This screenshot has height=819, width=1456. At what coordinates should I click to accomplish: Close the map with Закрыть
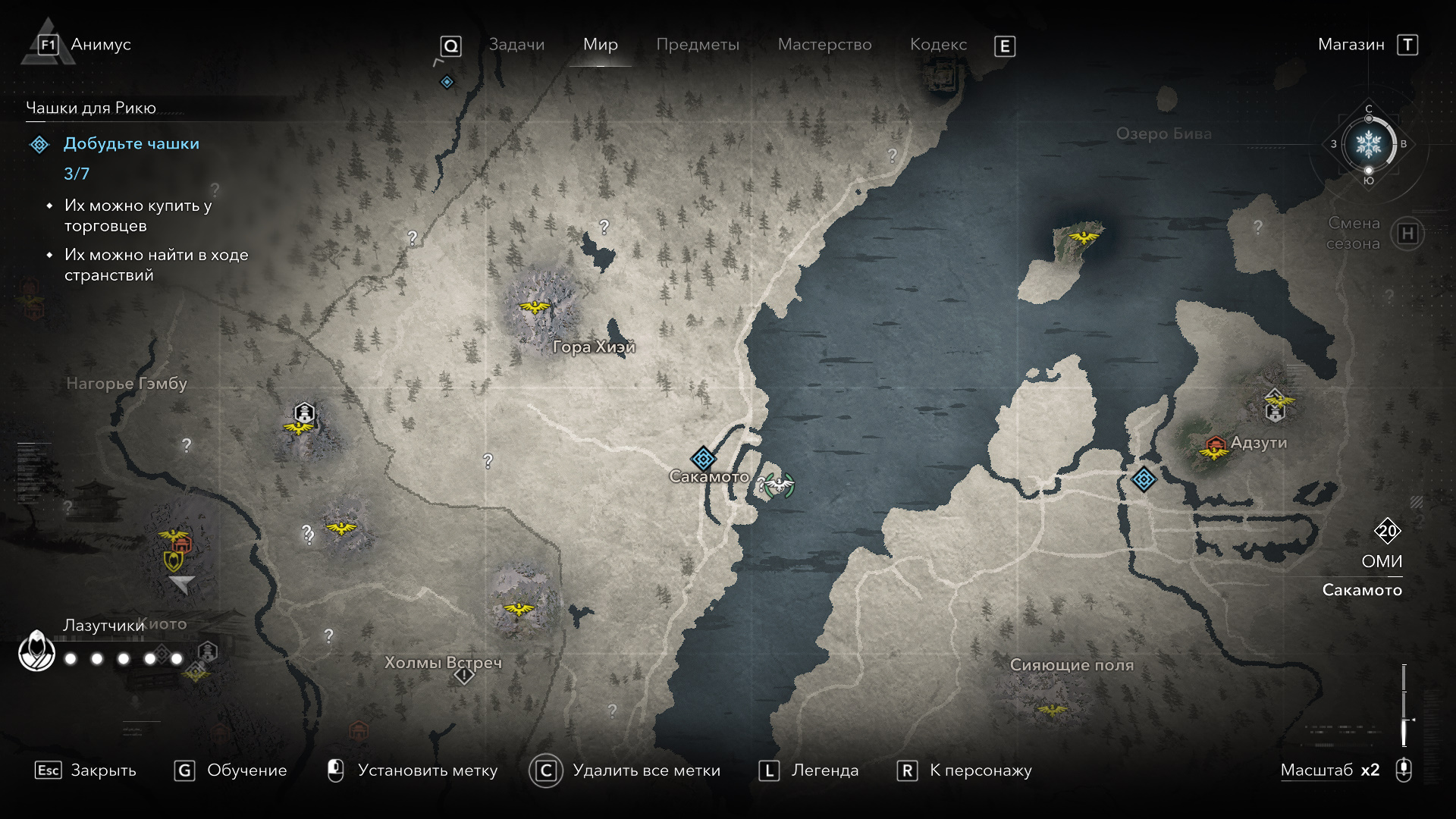click(103, 770)
